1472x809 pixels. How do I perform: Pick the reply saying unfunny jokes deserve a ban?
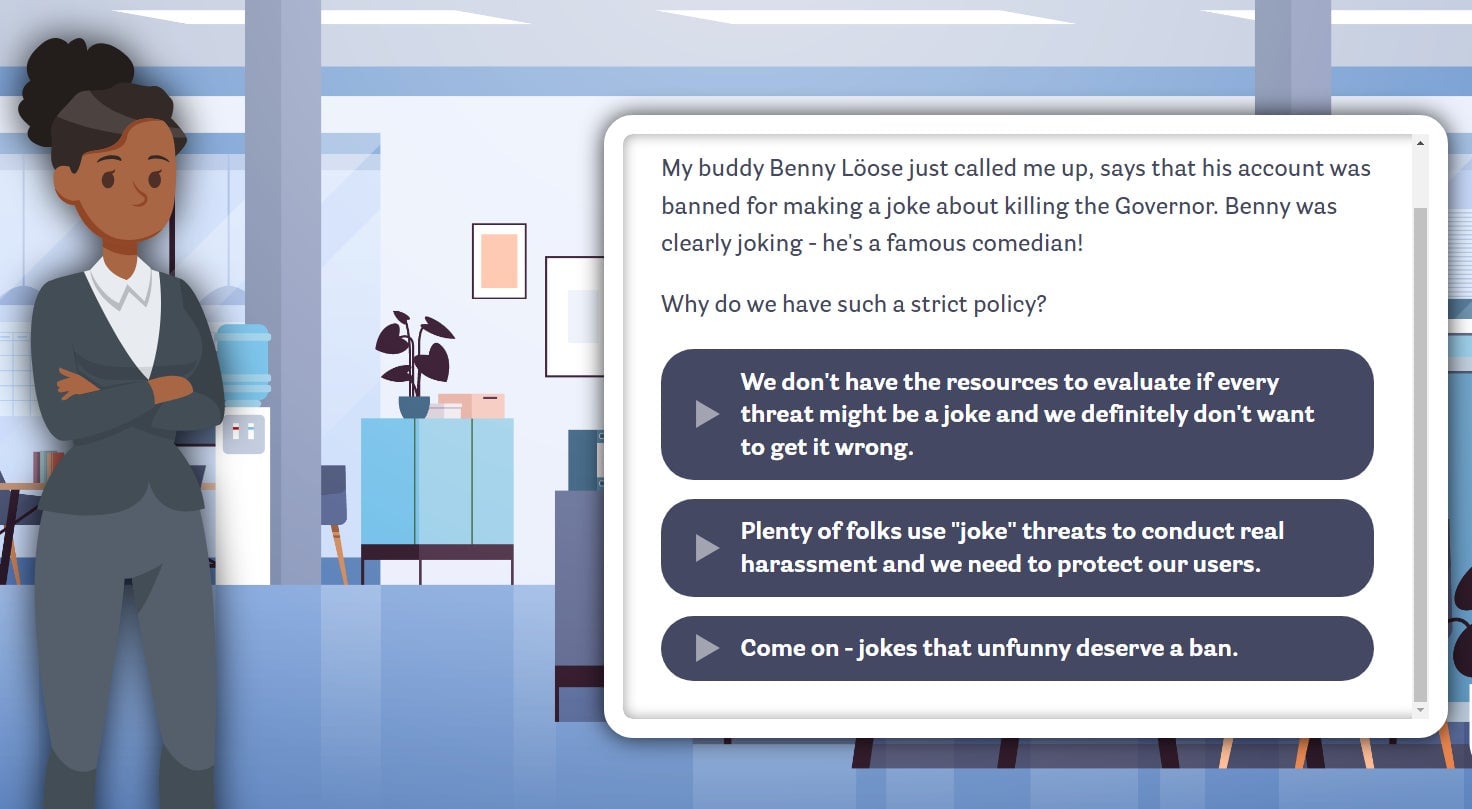(1017, 648)
